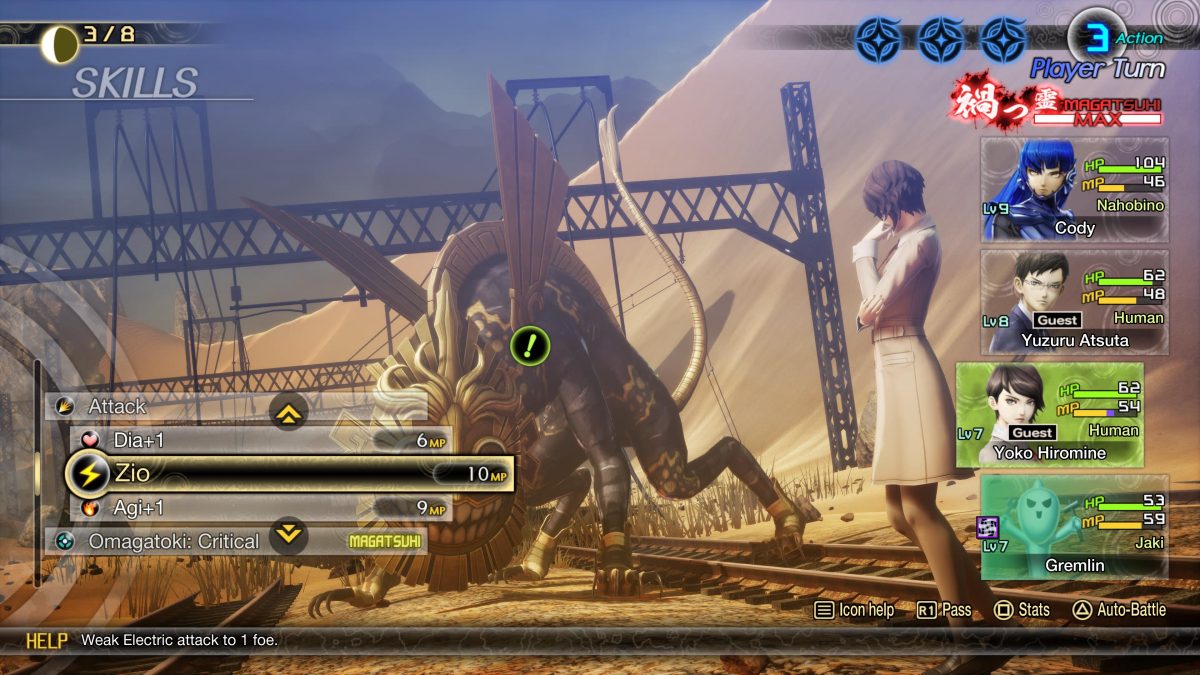Screen dimensions: 1200x675
Task: Click the enemy target exclamation marker
Action: pos(530,346)
